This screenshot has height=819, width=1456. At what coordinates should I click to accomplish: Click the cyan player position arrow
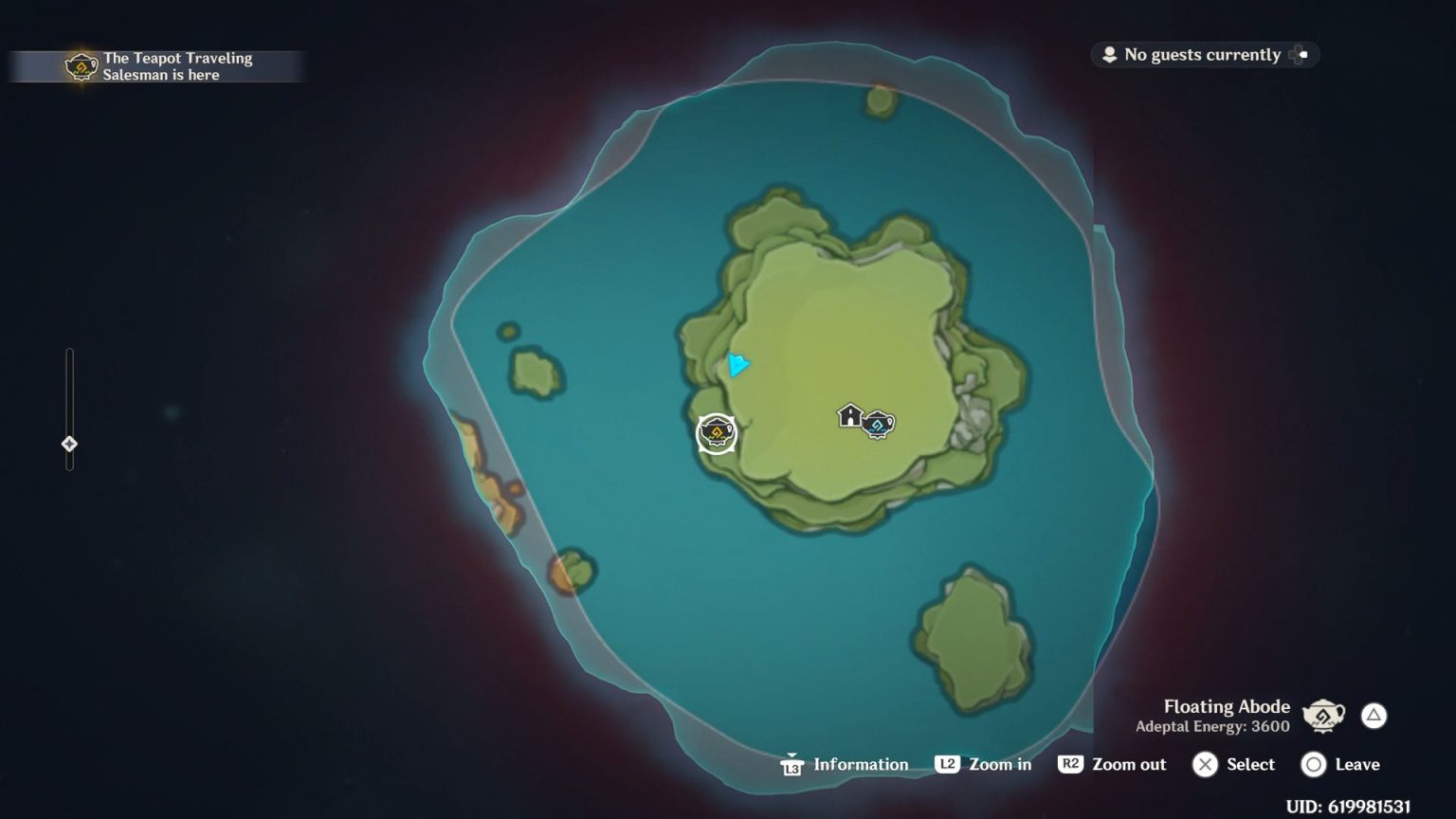738,364
